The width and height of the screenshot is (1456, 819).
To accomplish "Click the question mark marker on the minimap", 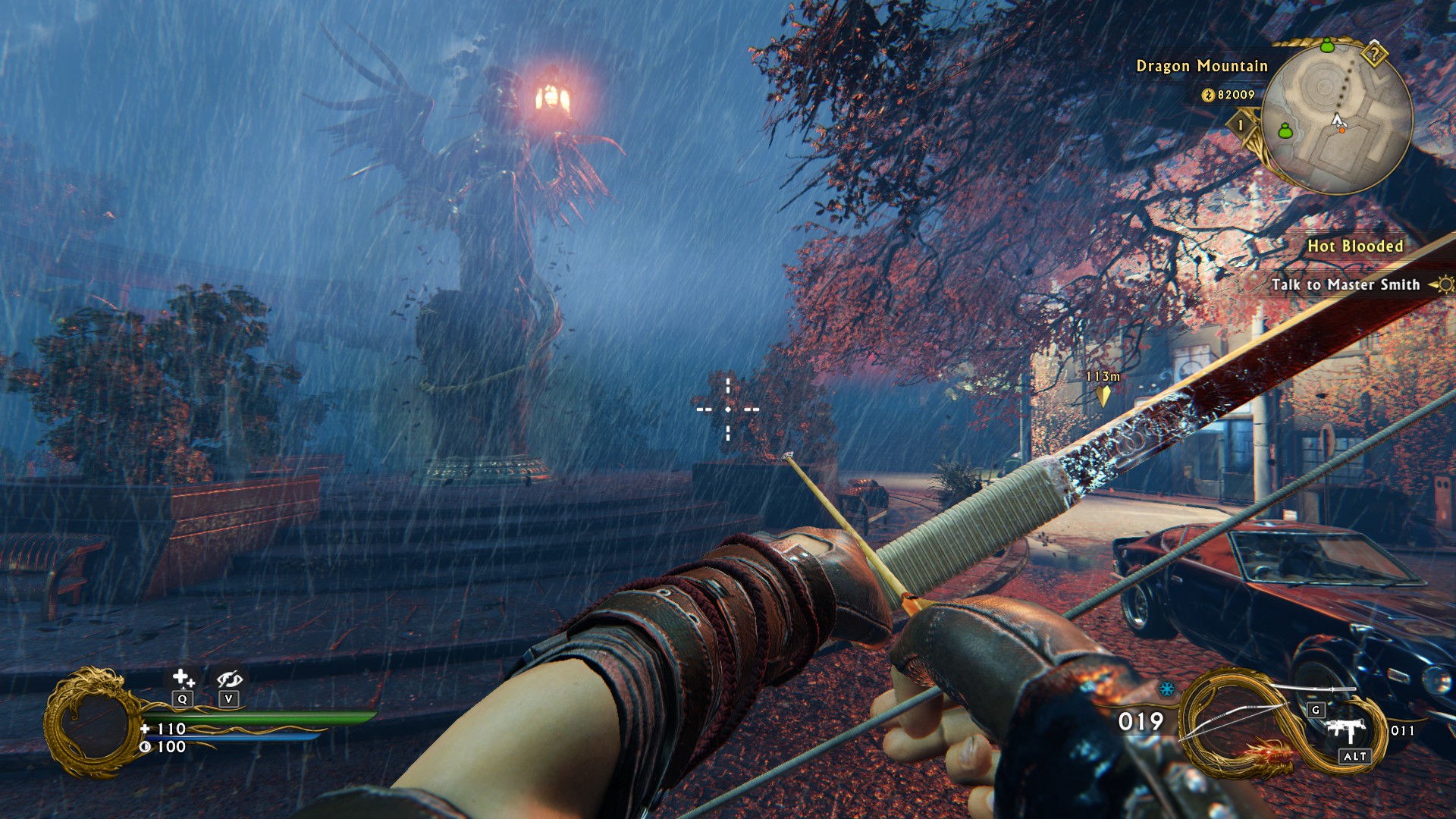I will click(x=1373, y=54).
